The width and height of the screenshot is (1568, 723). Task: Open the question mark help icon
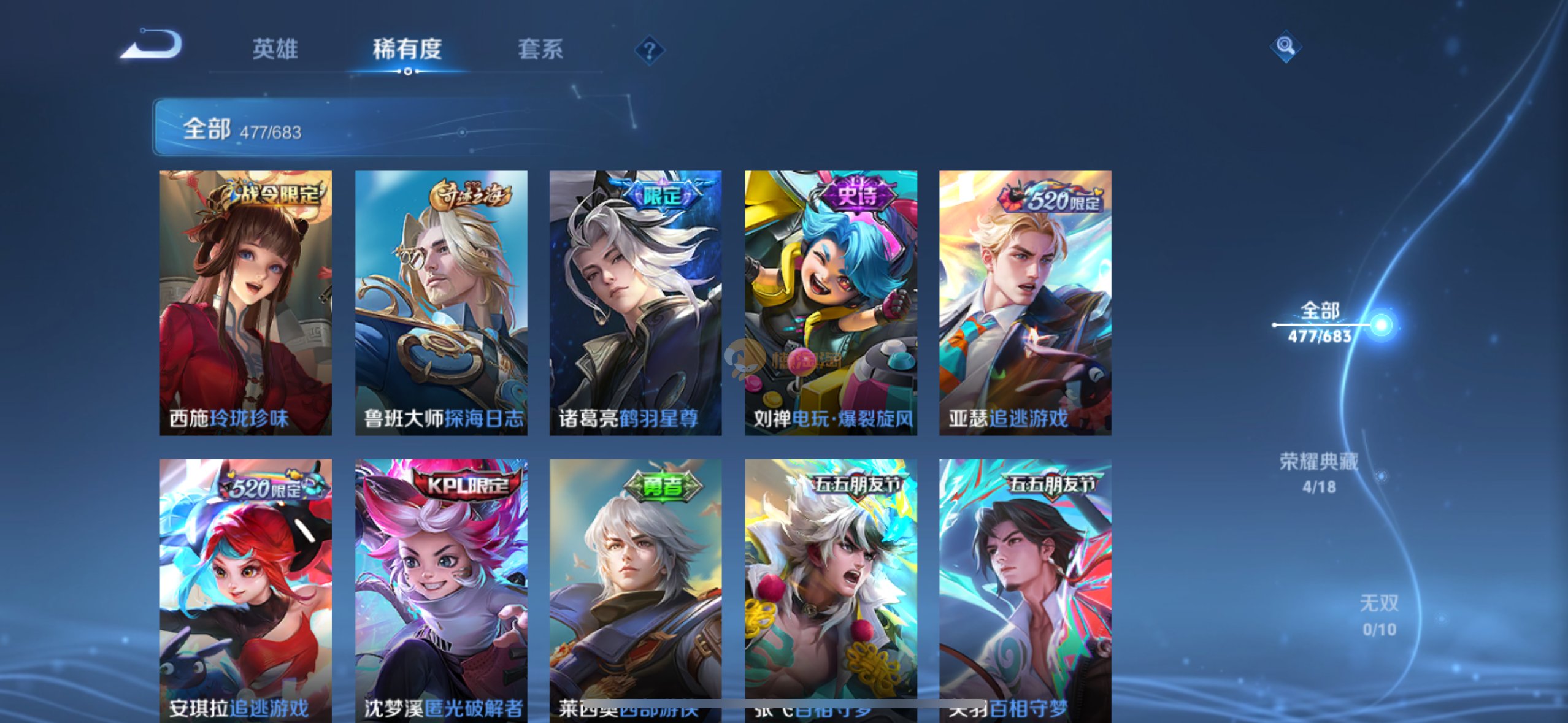(649, 50)
